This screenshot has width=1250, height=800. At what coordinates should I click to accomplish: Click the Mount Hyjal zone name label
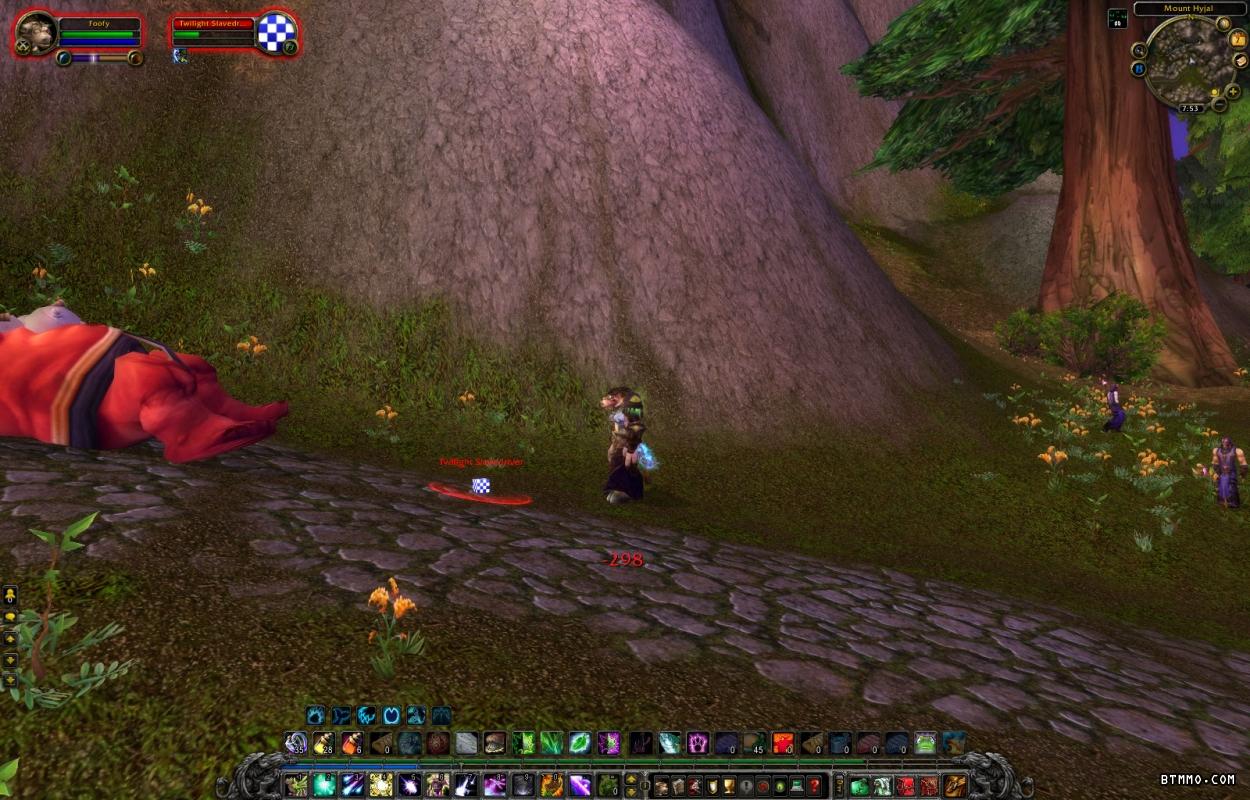[1189, 9]
